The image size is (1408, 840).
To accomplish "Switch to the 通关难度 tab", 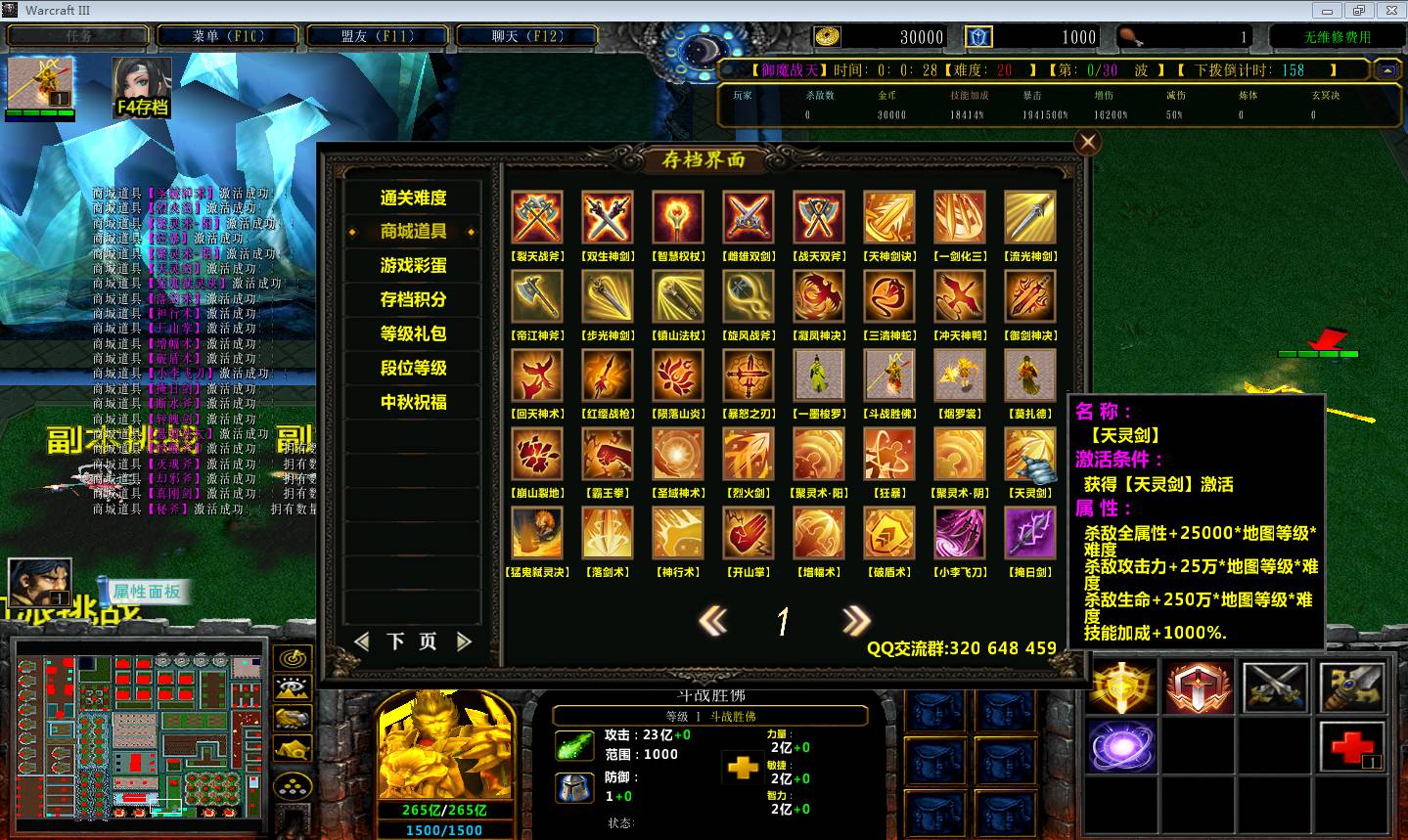I will [413, 198].
